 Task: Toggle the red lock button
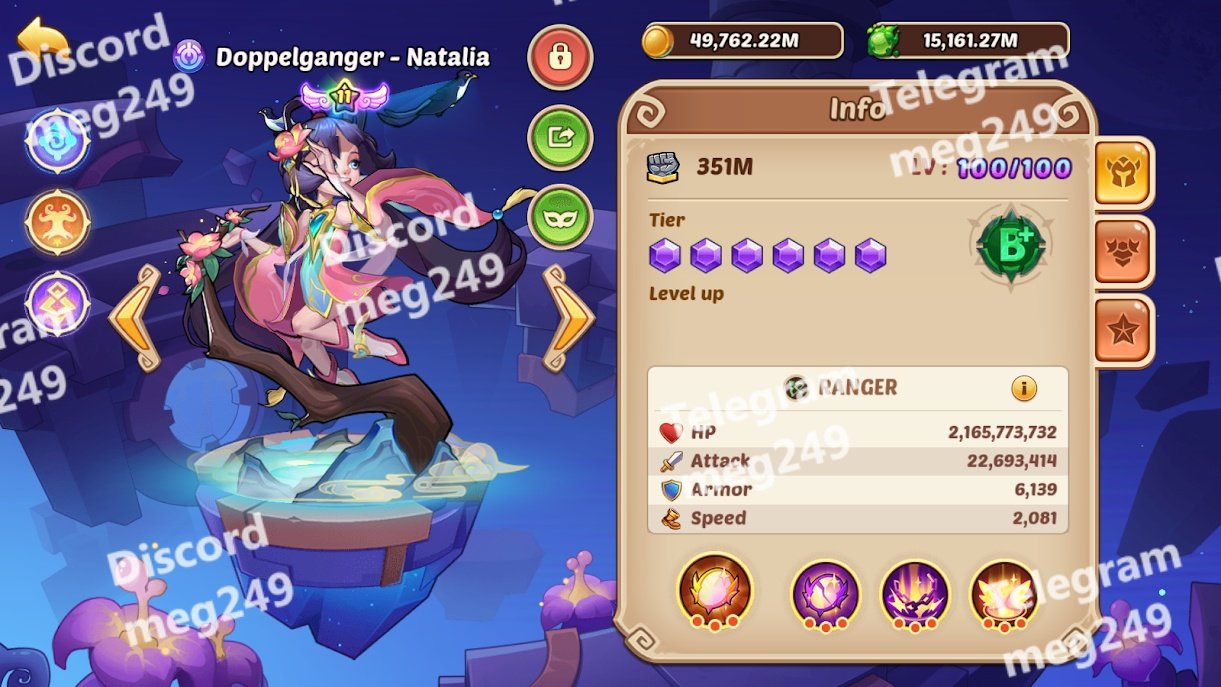click(560, 57)
